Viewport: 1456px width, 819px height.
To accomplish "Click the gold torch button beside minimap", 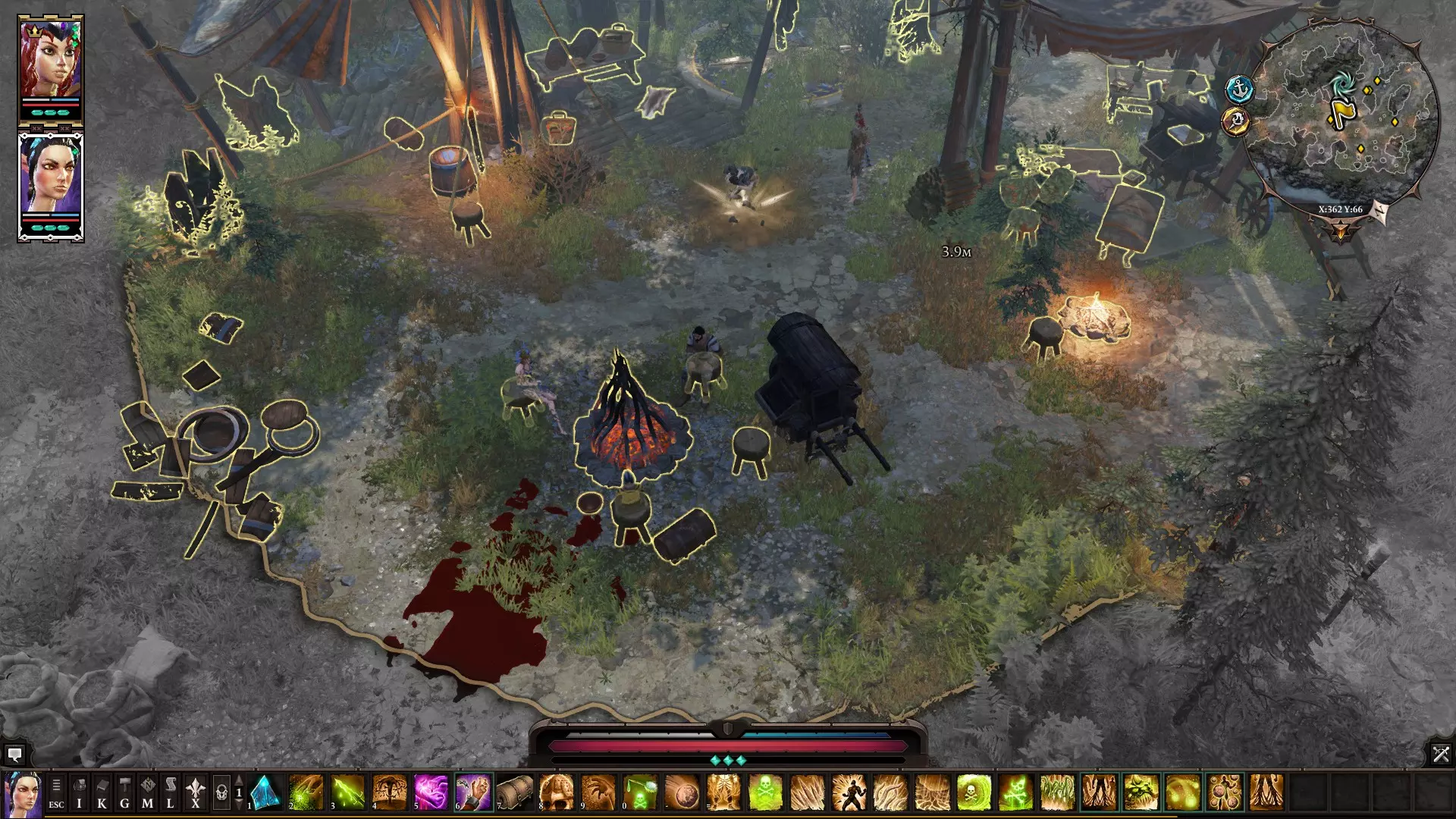I will click(x=1236, y=121).
